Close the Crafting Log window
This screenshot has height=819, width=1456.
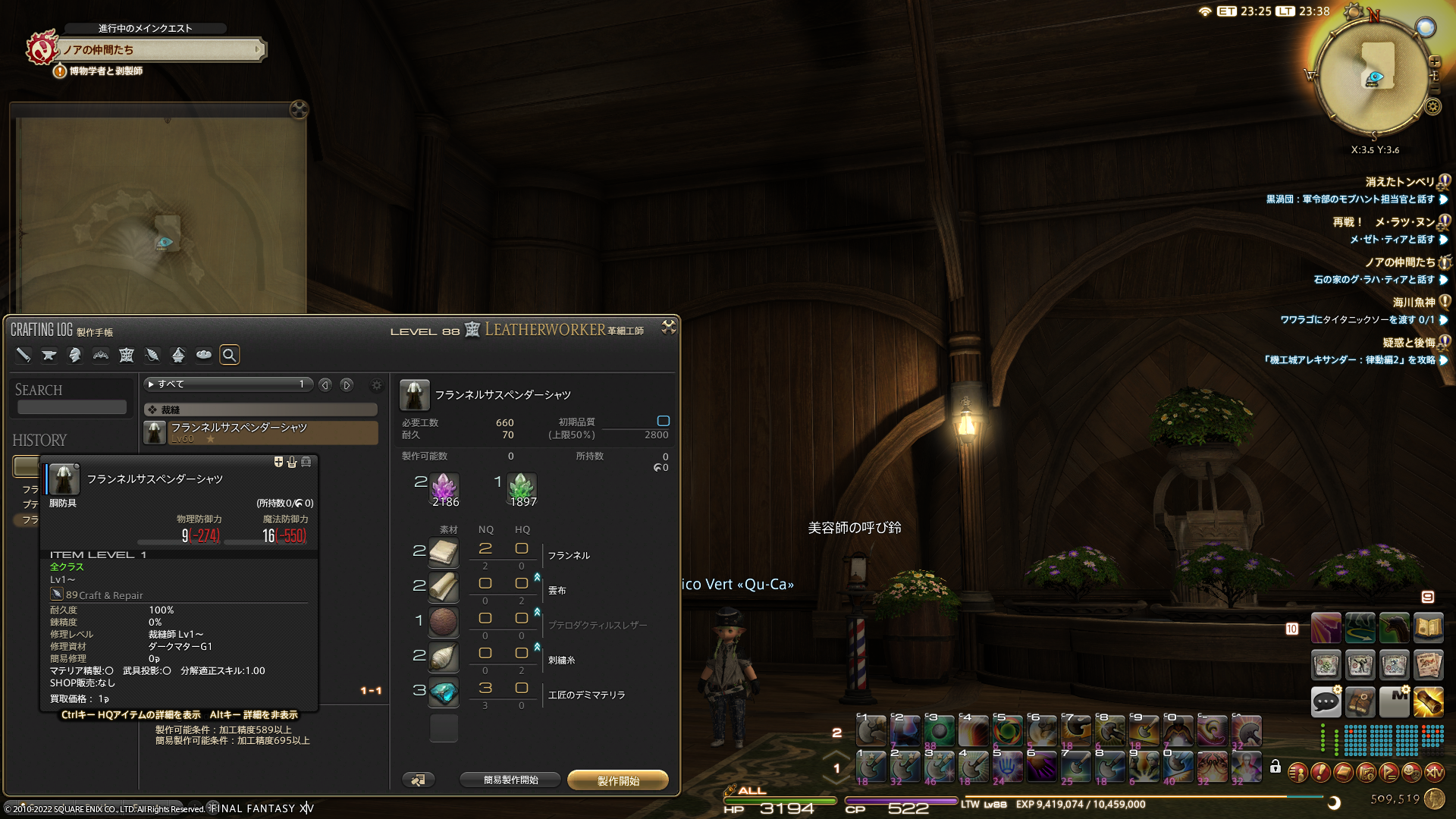pos(668,327)
